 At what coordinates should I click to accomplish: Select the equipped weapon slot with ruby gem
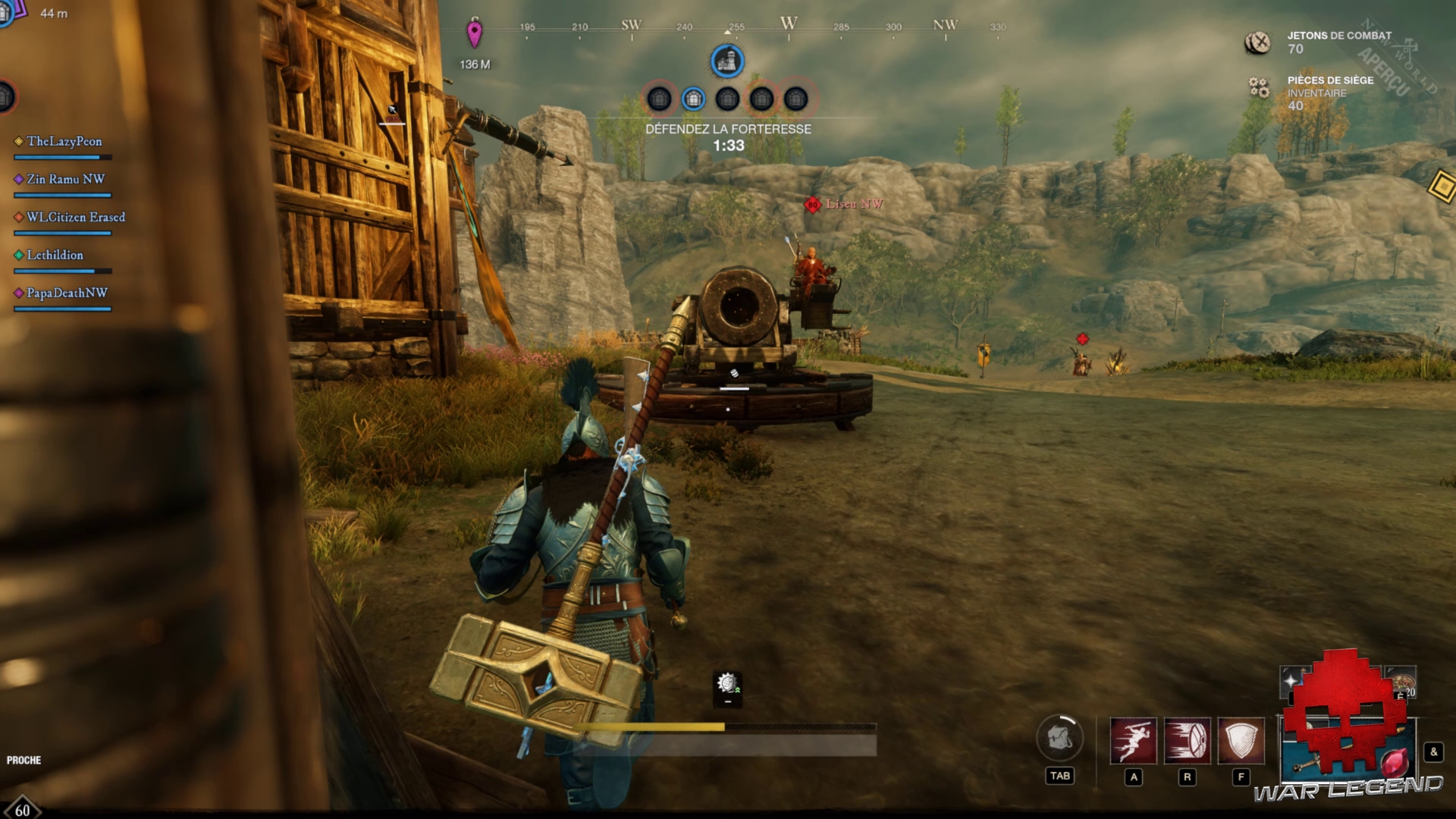click(1348, 752)
